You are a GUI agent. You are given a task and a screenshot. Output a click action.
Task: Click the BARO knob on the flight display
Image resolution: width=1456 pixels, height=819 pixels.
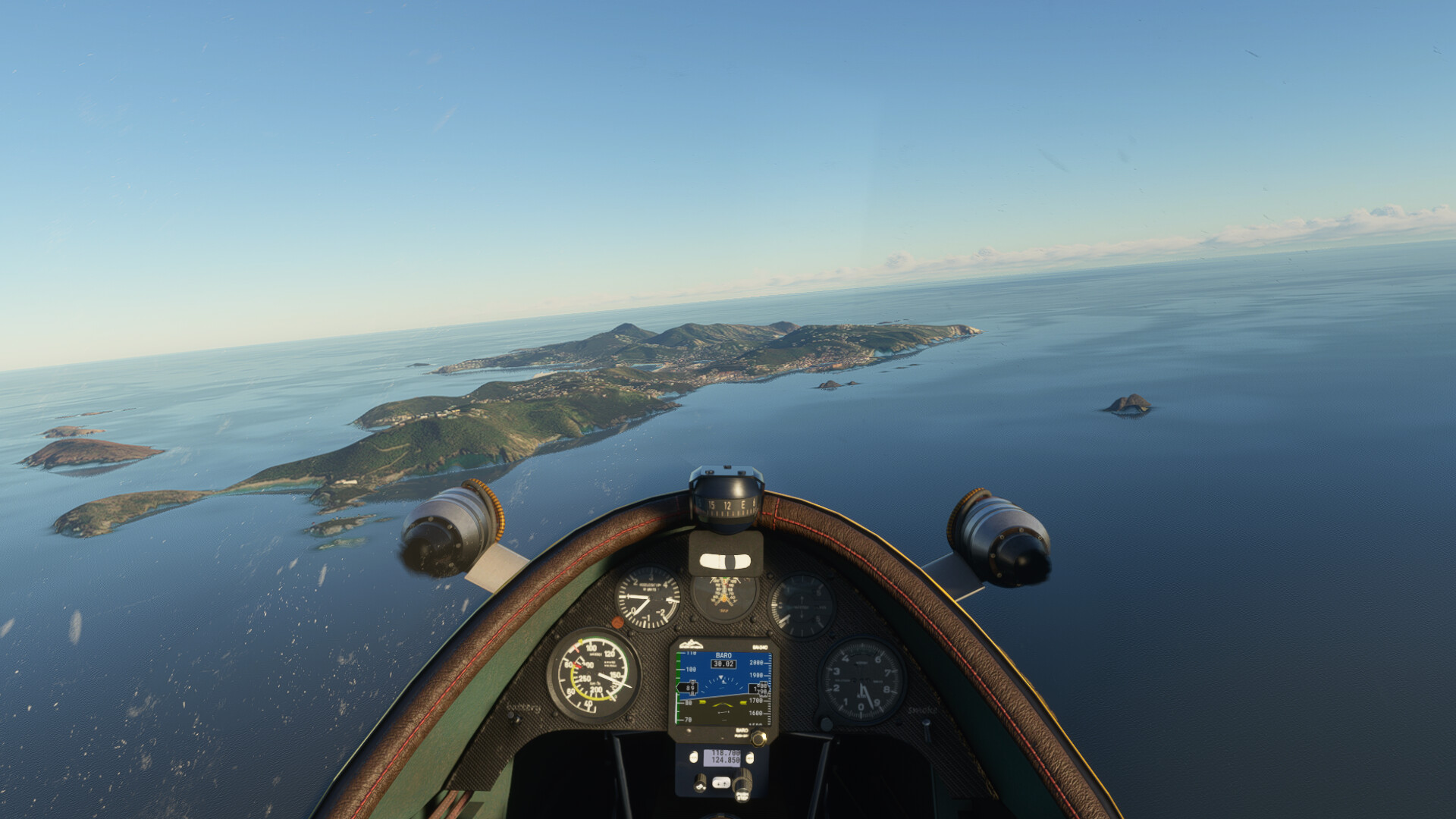coord(758,737)
